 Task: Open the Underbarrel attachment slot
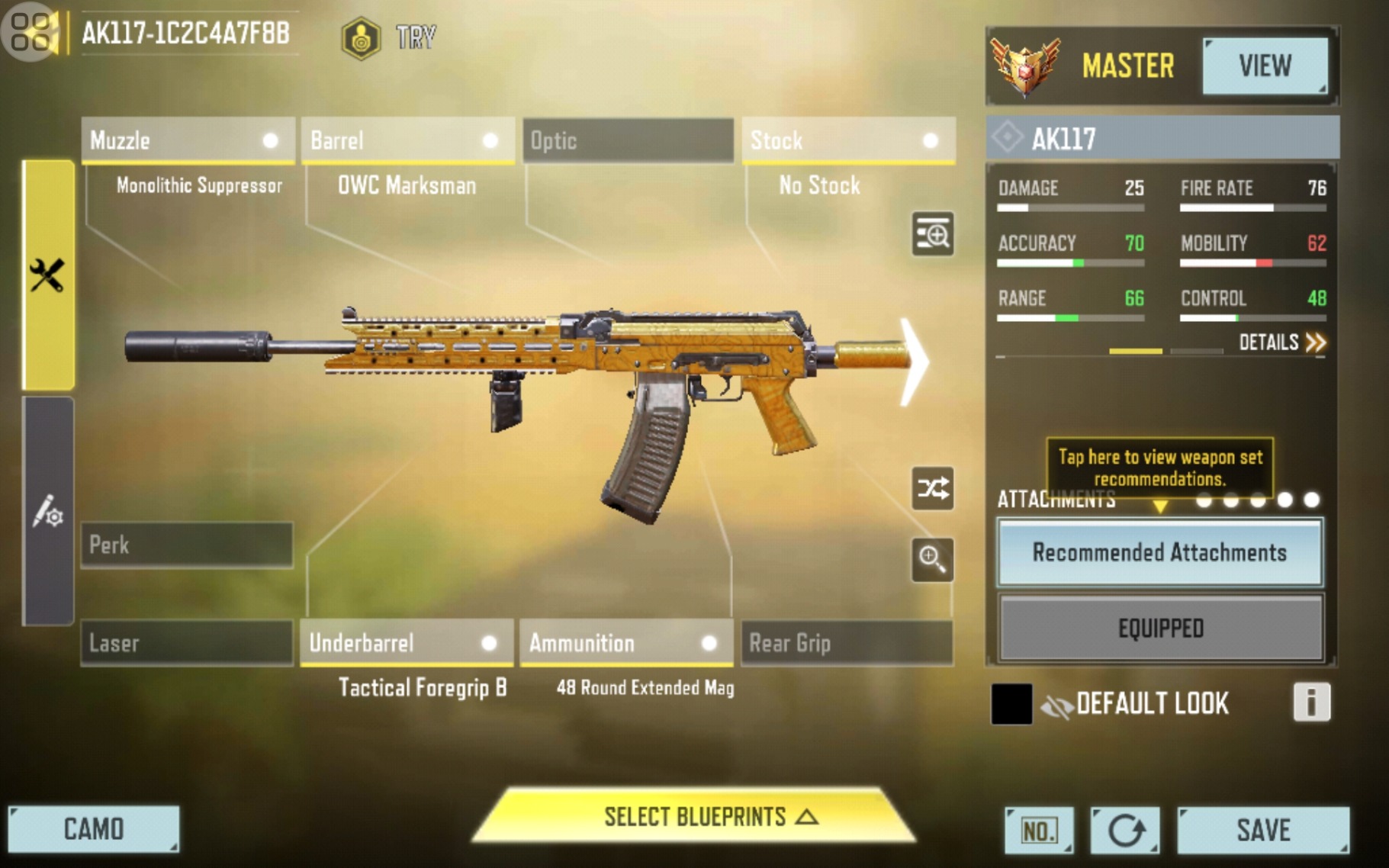point(407,643)
